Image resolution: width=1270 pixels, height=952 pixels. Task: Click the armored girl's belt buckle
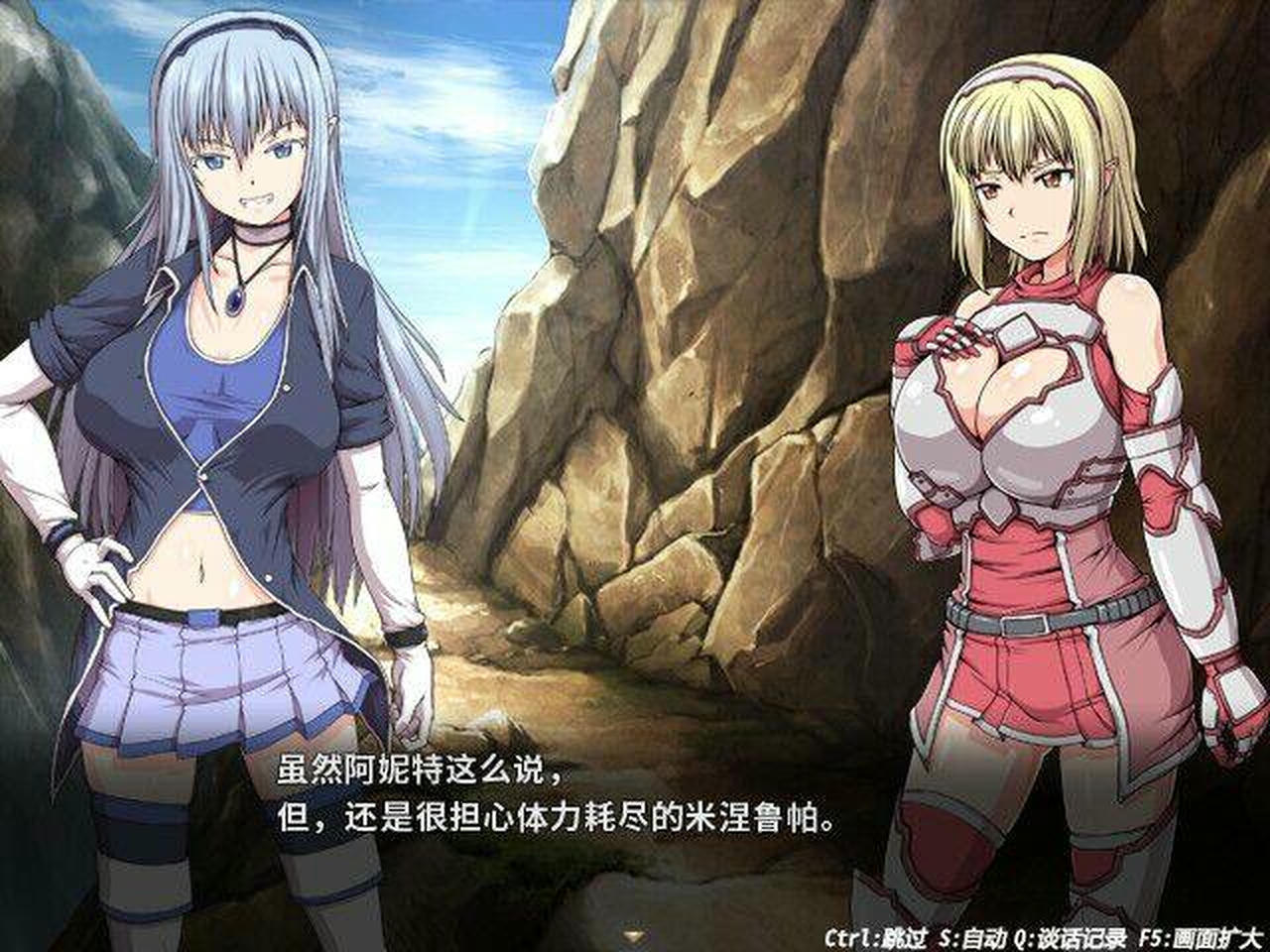pyautogui.click(x=1022, y=625)
